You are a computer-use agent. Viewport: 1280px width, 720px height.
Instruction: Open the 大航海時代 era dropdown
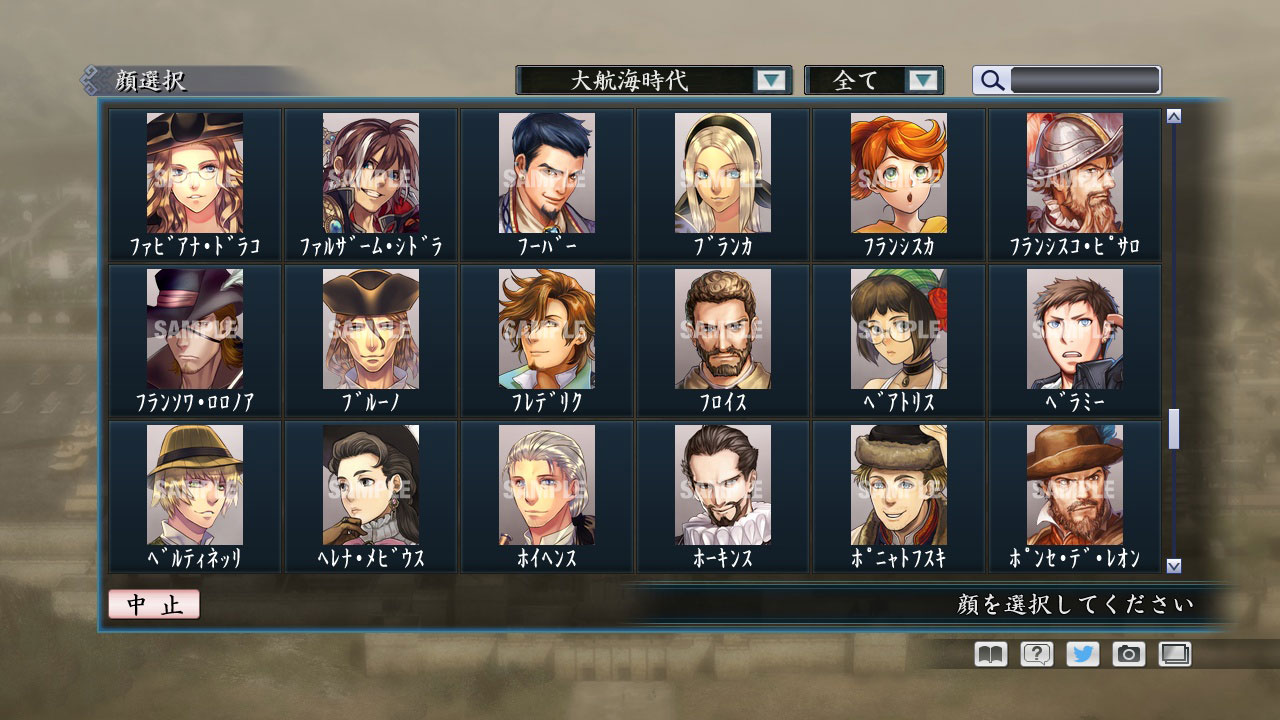pos(645,80)
